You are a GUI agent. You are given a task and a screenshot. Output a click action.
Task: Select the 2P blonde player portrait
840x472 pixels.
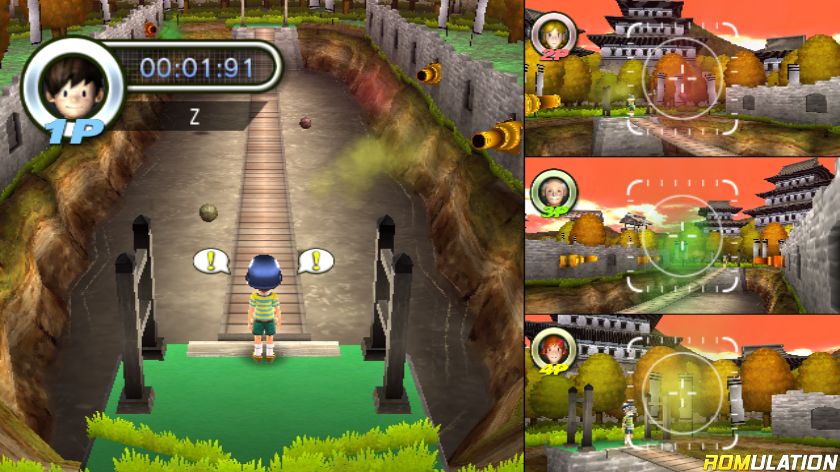(552, 35)
